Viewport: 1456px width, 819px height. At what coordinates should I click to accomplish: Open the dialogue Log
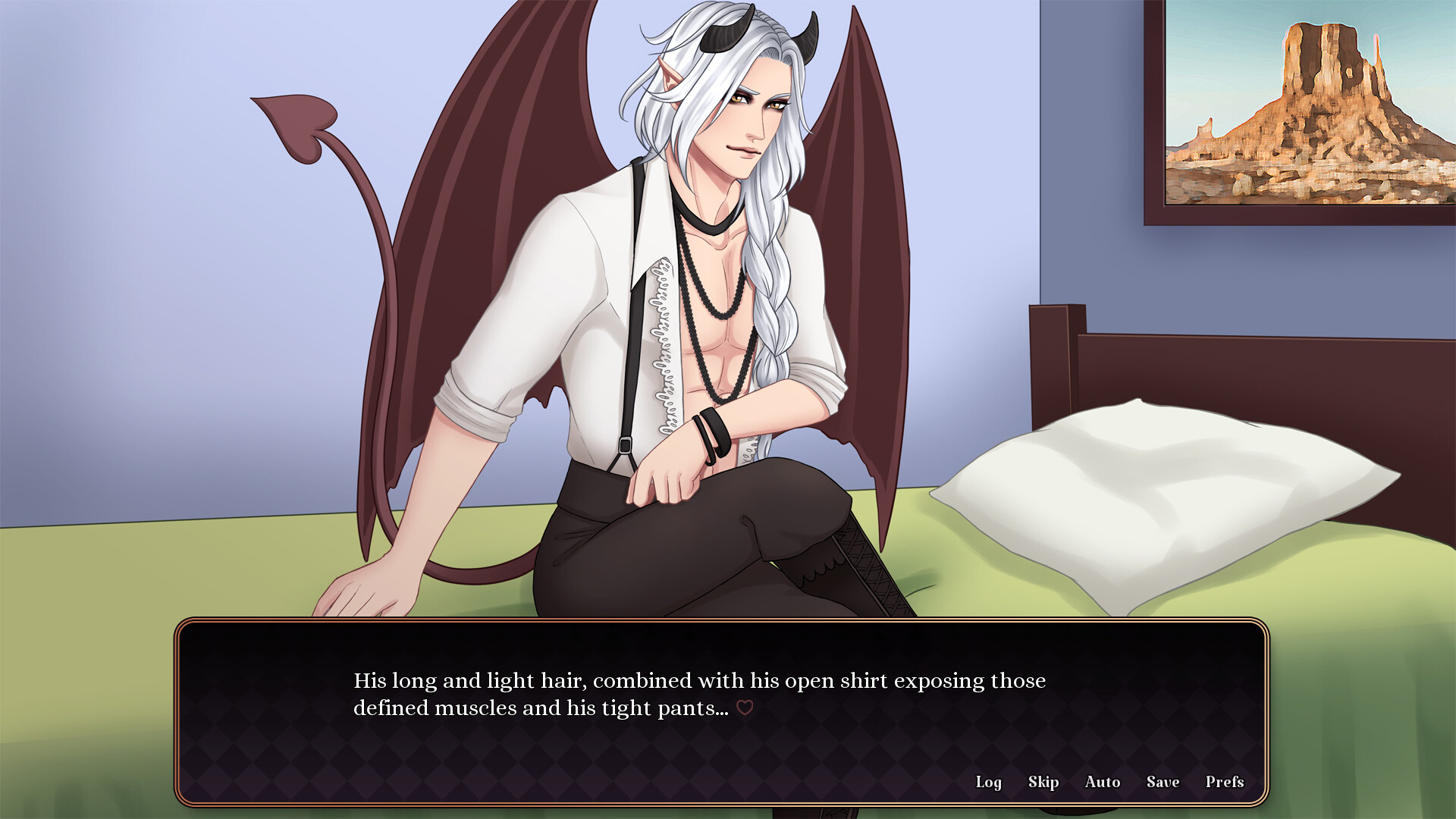tap(989, 782)
